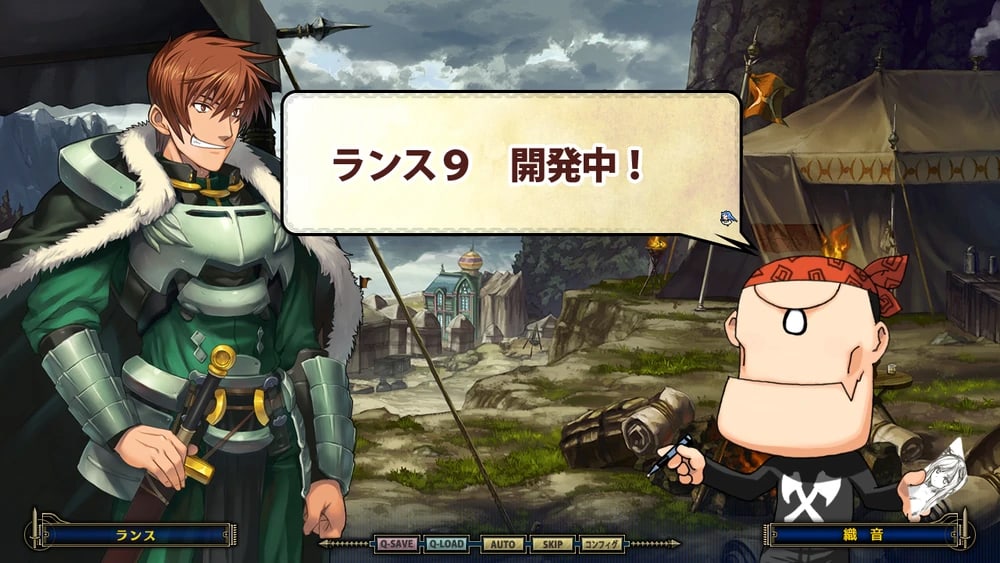The height and width of the screenshot is (563, 1000).
Task: Open the コンフィグ config menu
Action: click(x=603, y=544)
